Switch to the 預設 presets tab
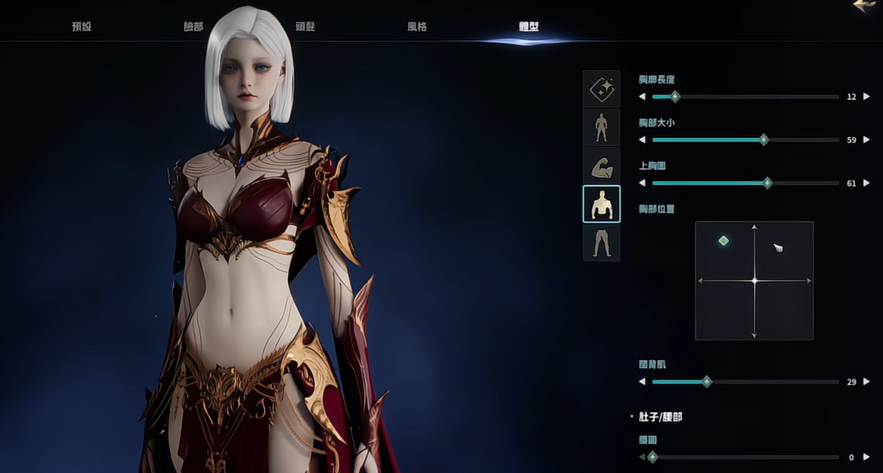 (82, 27)
